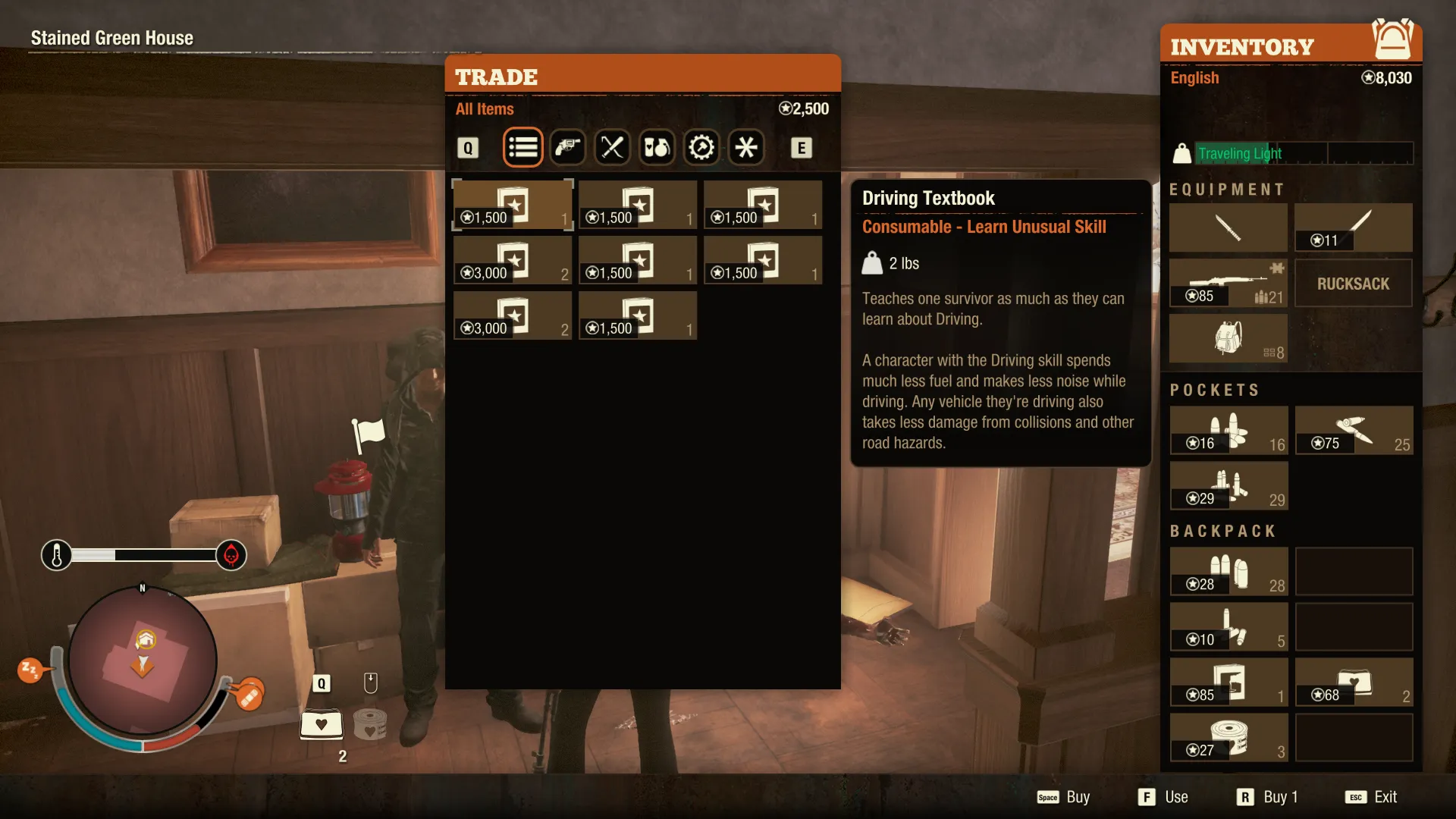Viewport: 1456px width, 819px height.
Task: Select the sheathed blade slot worth 11
Action: coord(1354,227)
